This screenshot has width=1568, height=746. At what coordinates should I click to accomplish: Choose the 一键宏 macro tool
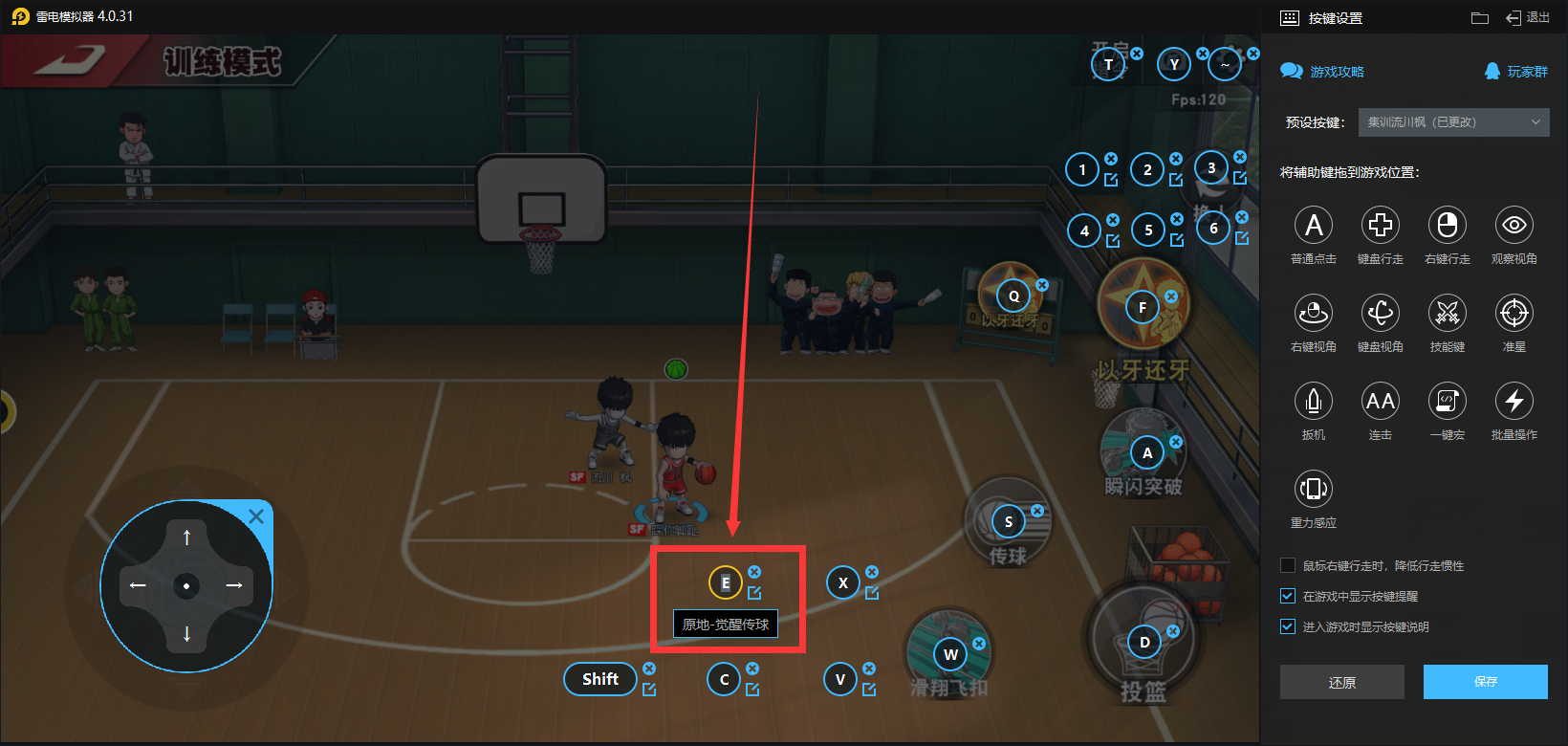[1448, 402]
